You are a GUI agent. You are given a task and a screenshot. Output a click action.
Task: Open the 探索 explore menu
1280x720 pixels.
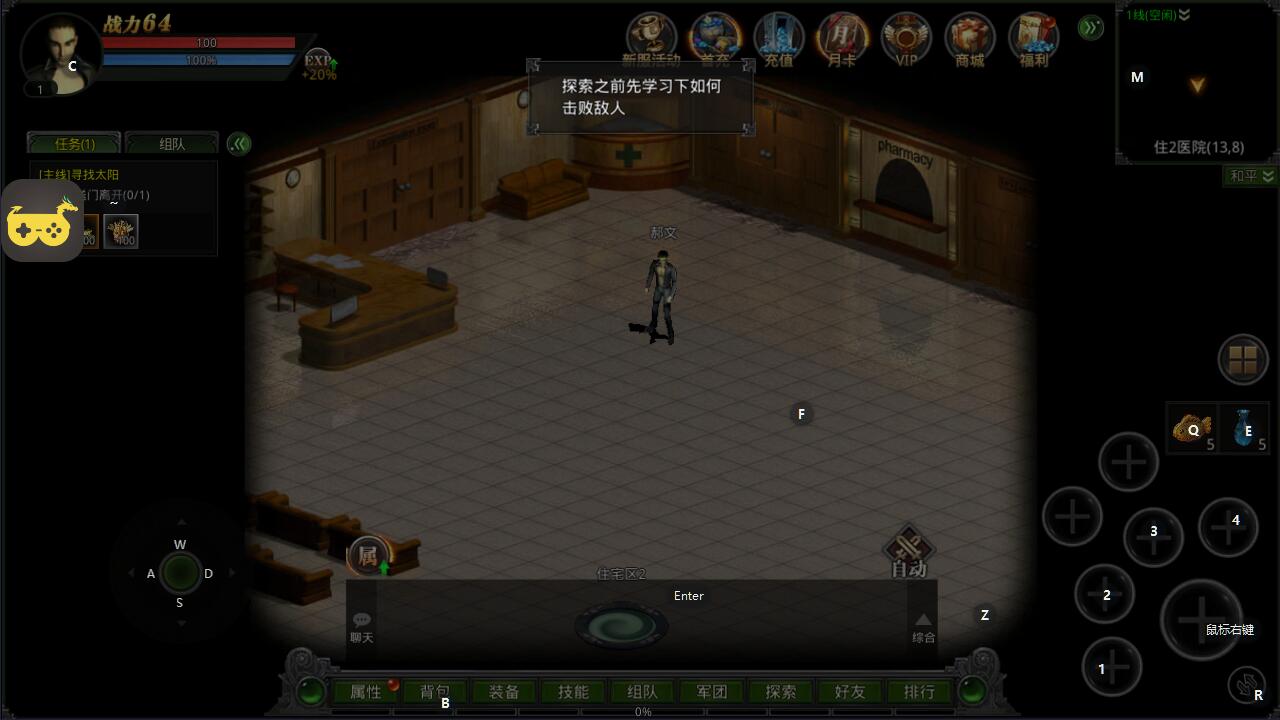pyautogui.click(x=780, y=692)
